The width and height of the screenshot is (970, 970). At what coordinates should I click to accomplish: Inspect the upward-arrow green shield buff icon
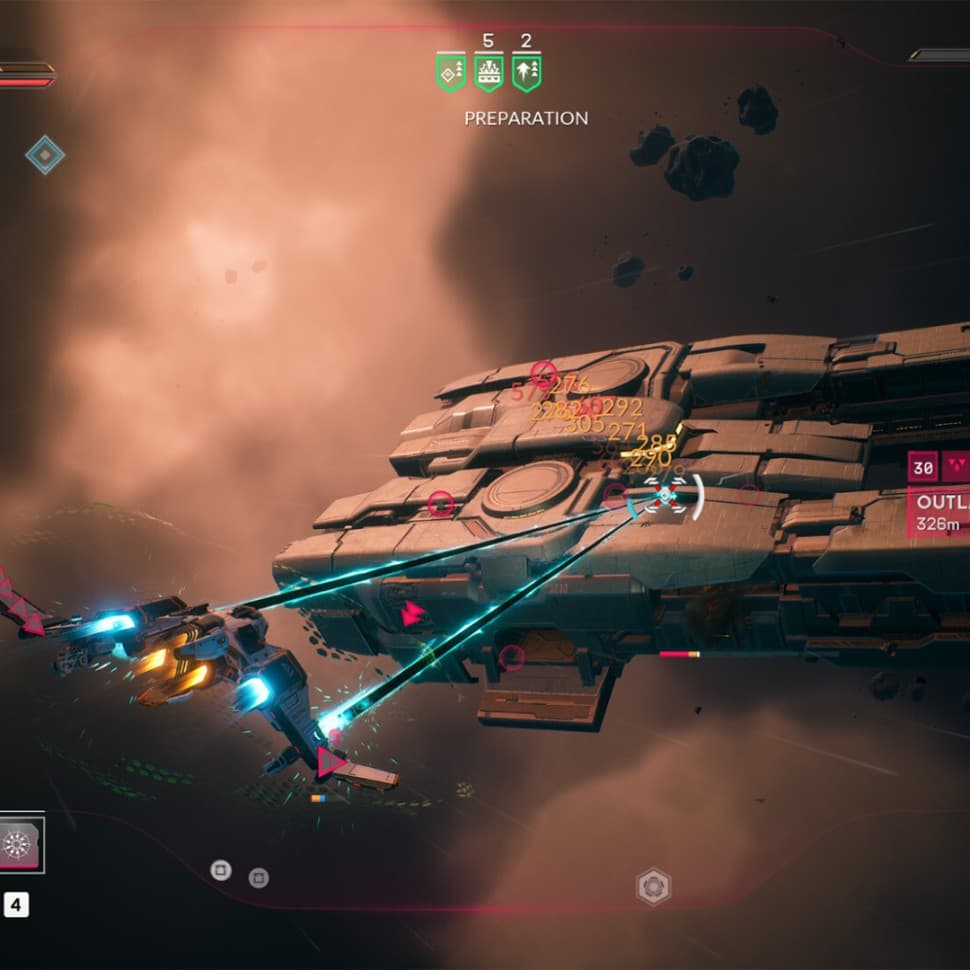pyautogui.click(x=527, y=72)
